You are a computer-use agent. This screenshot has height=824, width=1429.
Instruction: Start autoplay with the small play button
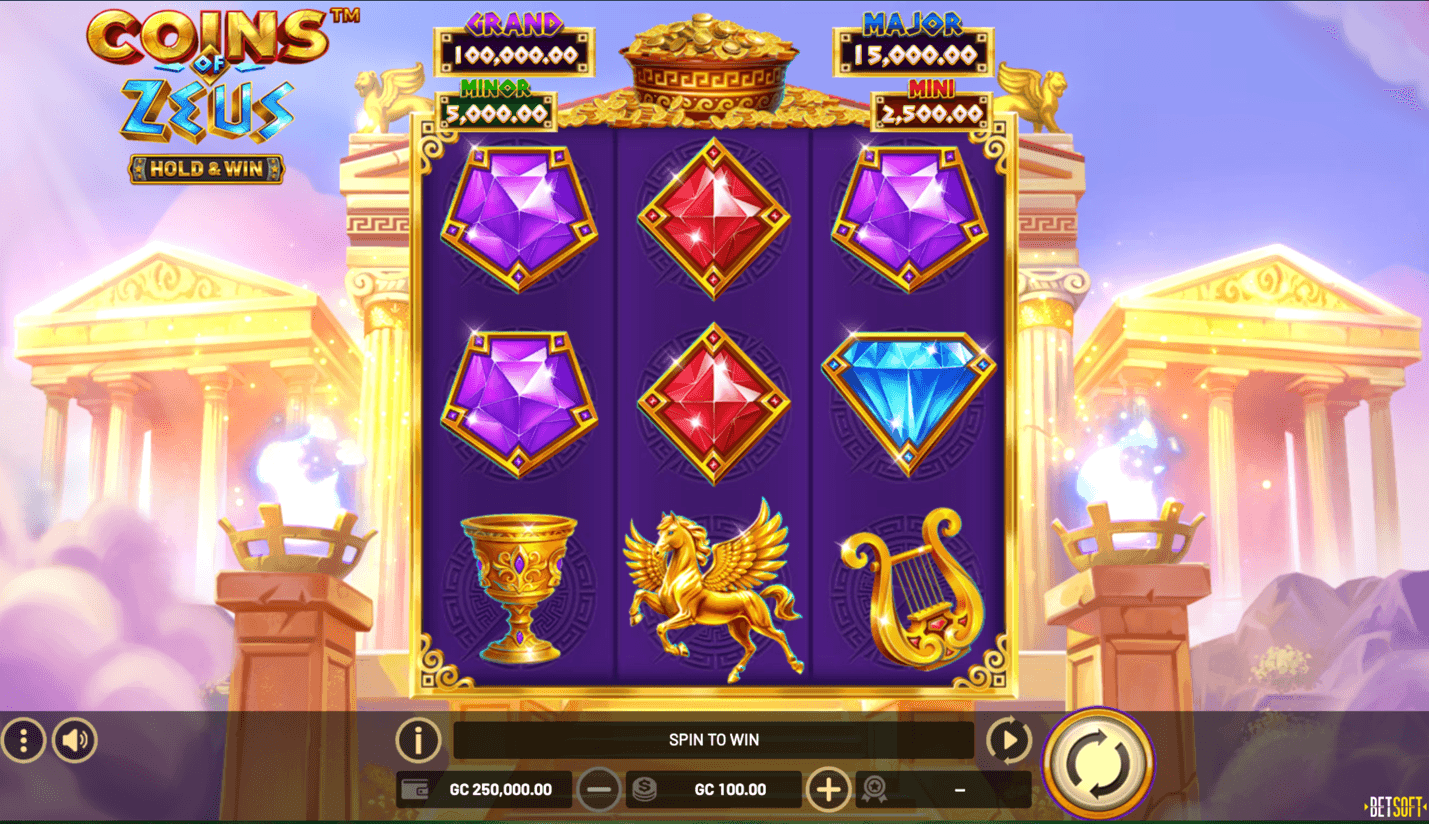click(1008, 741)
